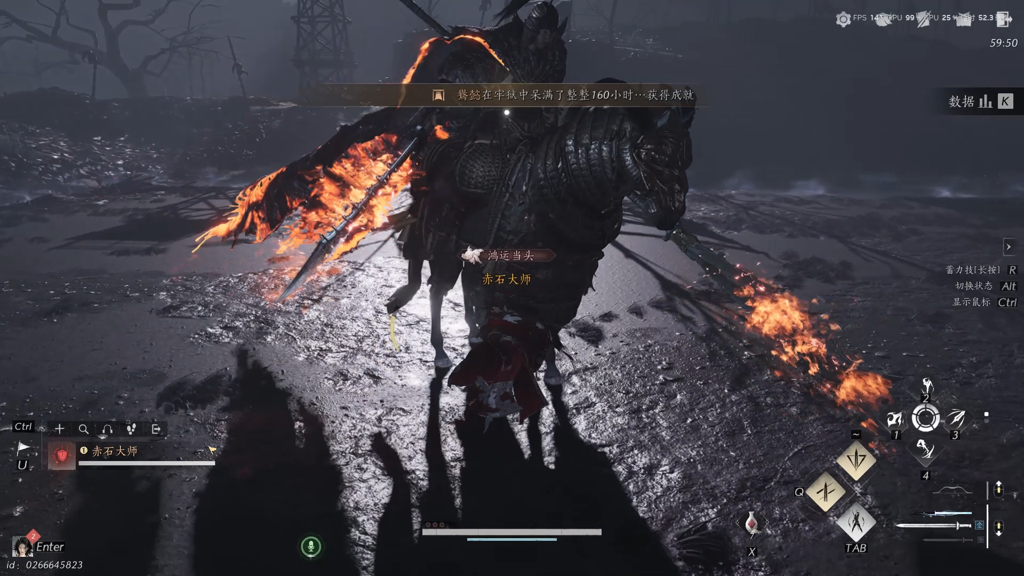Open the magnifier search tool

click(83, 429)
